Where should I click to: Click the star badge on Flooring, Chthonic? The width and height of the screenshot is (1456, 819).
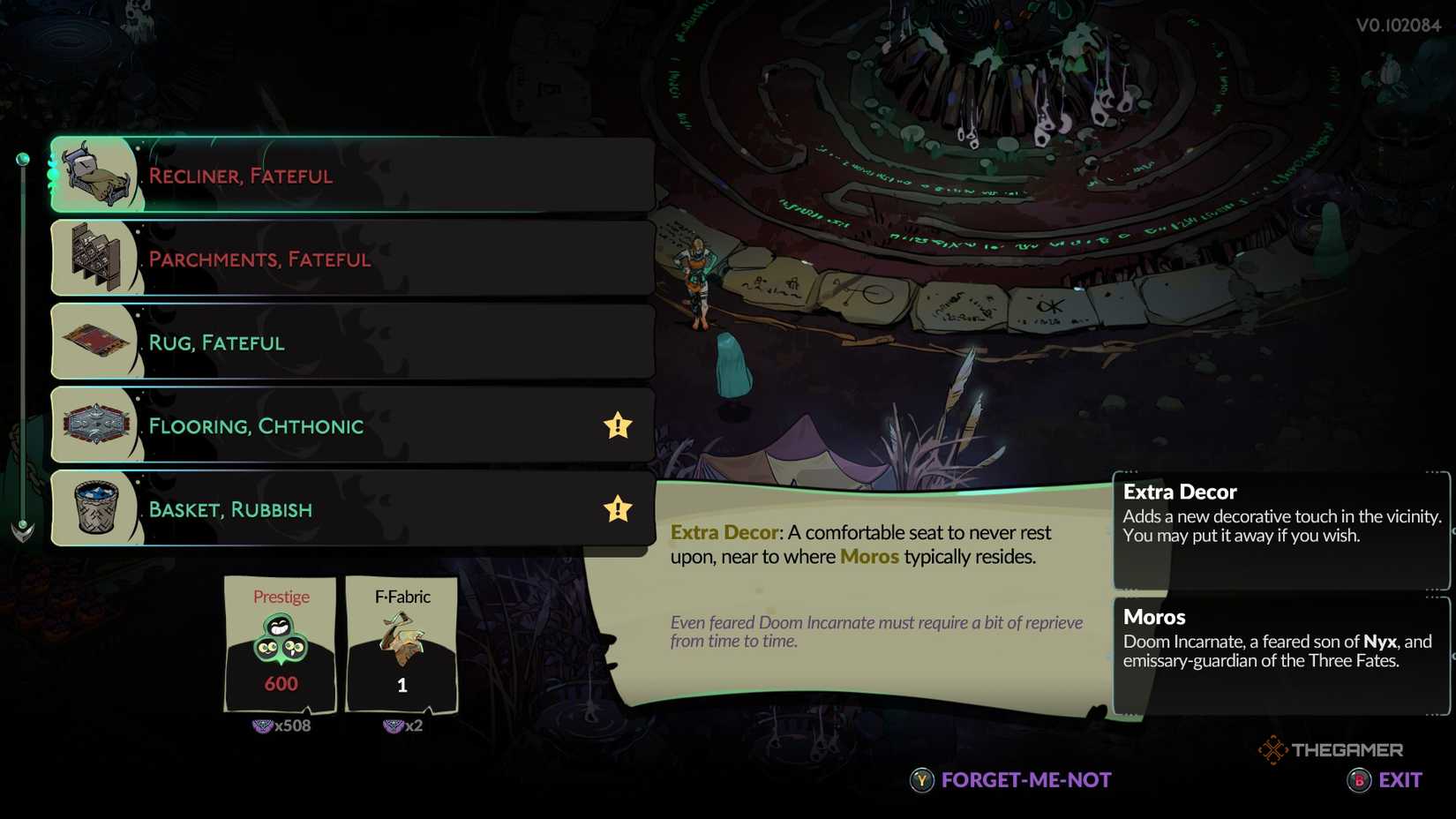coord(617,425)
